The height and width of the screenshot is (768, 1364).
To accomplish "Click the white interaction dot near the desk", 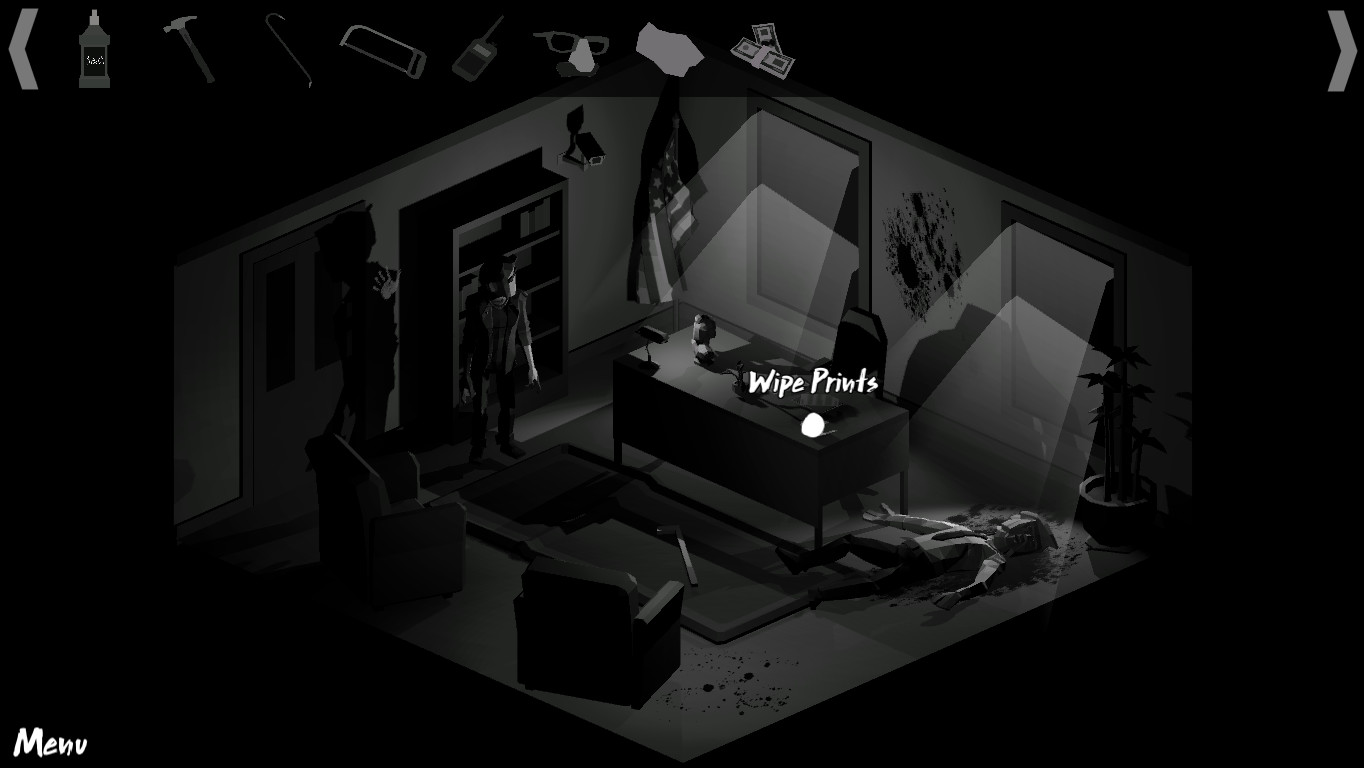I will tap(811, 425).
